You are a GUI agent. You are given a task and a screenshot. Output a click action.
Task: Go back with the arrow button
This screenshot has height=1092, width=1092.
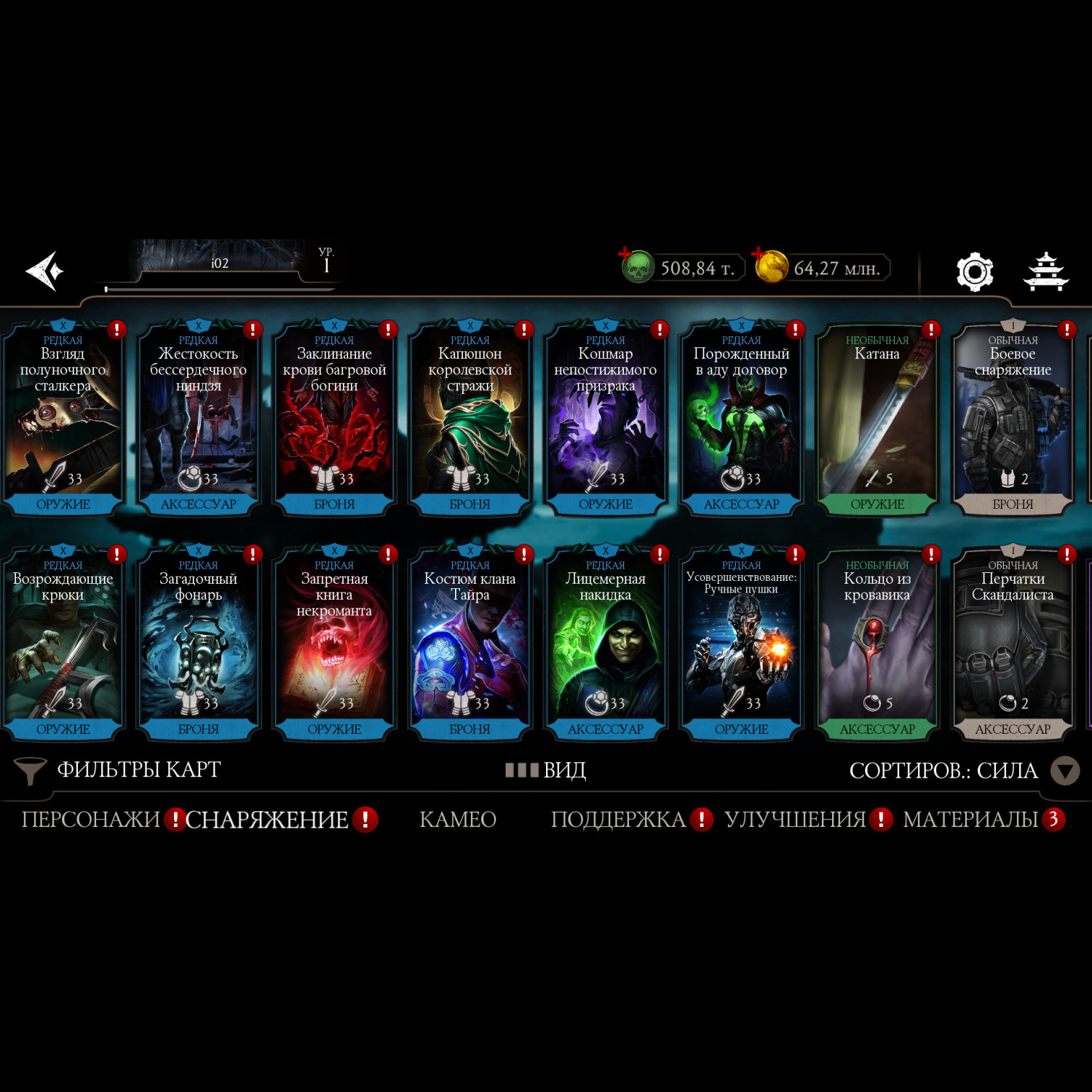[45, 271]
